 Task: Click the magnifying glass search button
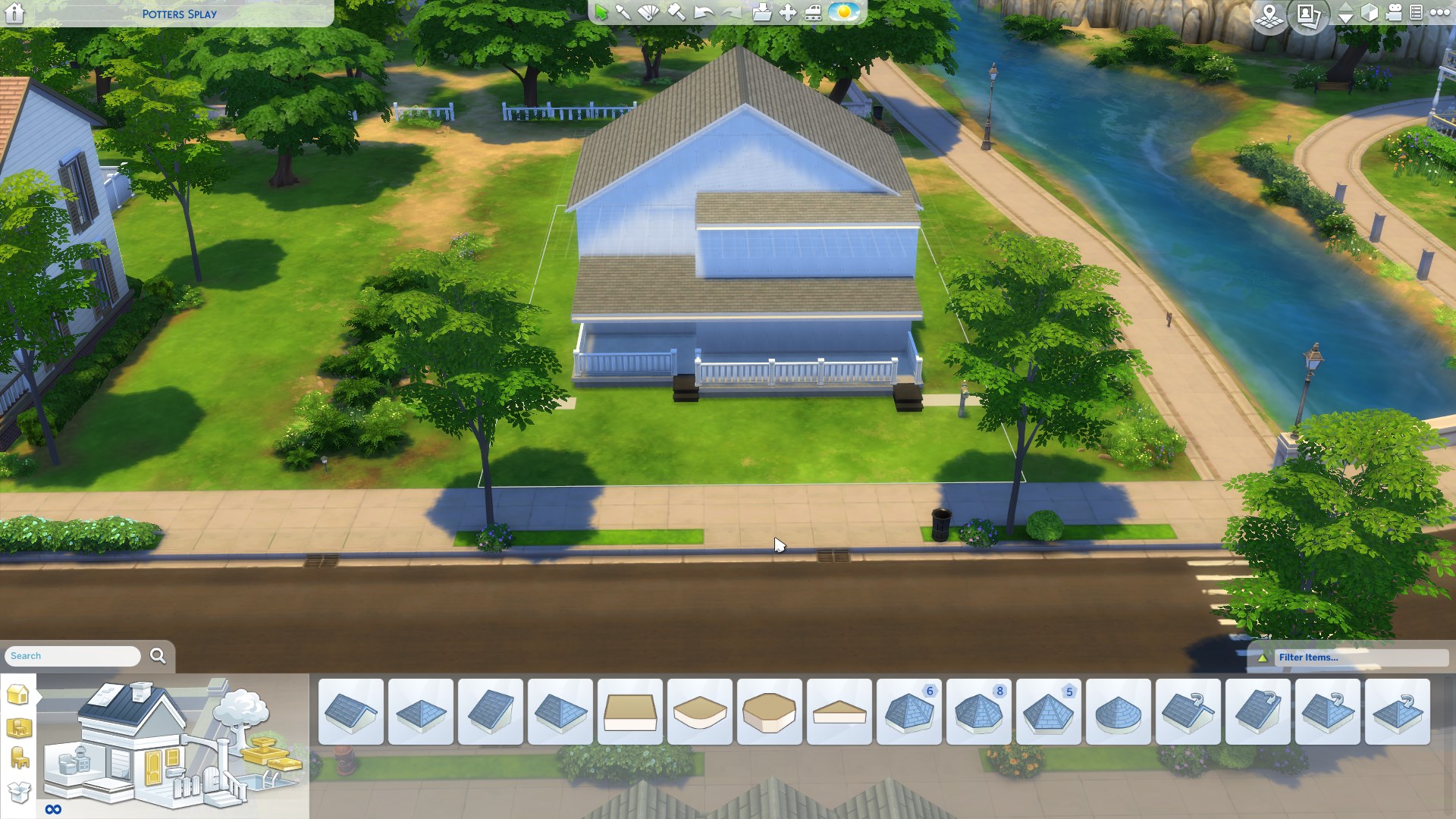158,656
